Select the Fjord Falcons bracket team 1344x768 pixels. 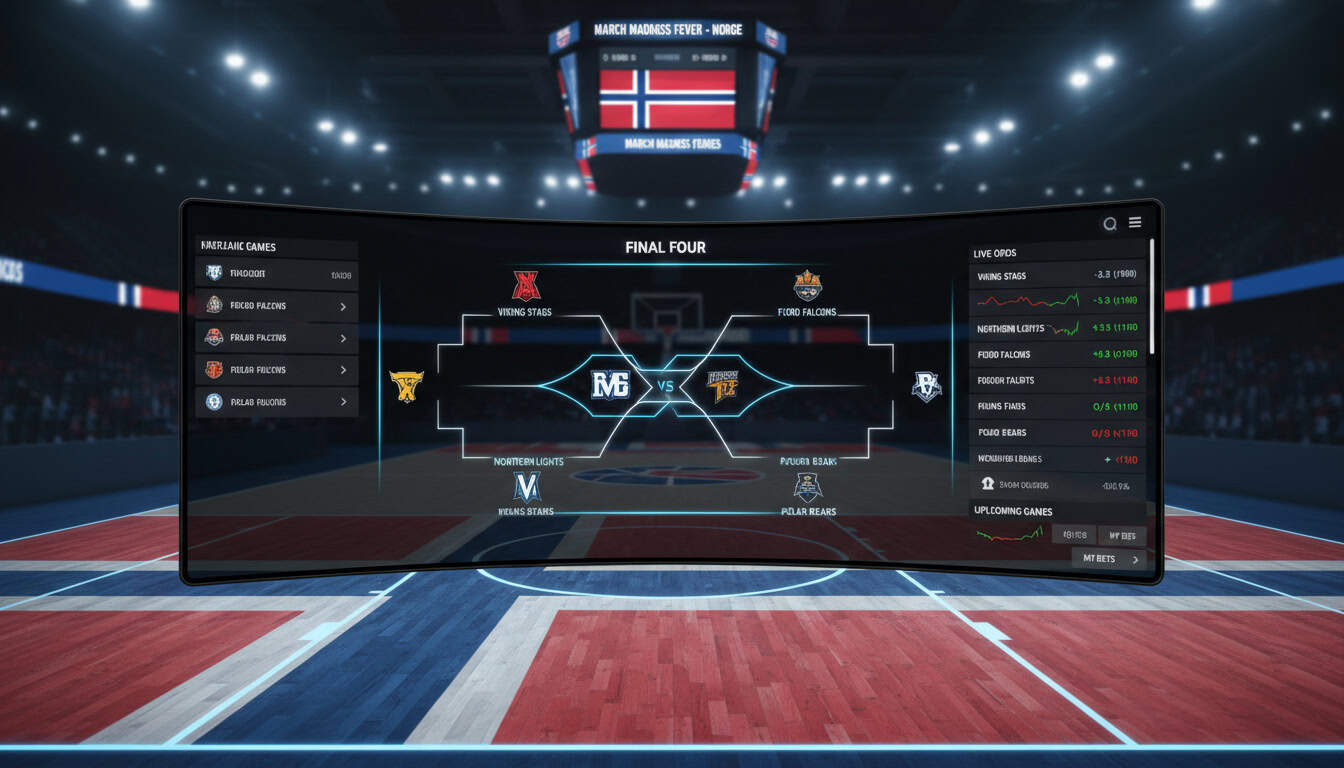pos(808,287)
